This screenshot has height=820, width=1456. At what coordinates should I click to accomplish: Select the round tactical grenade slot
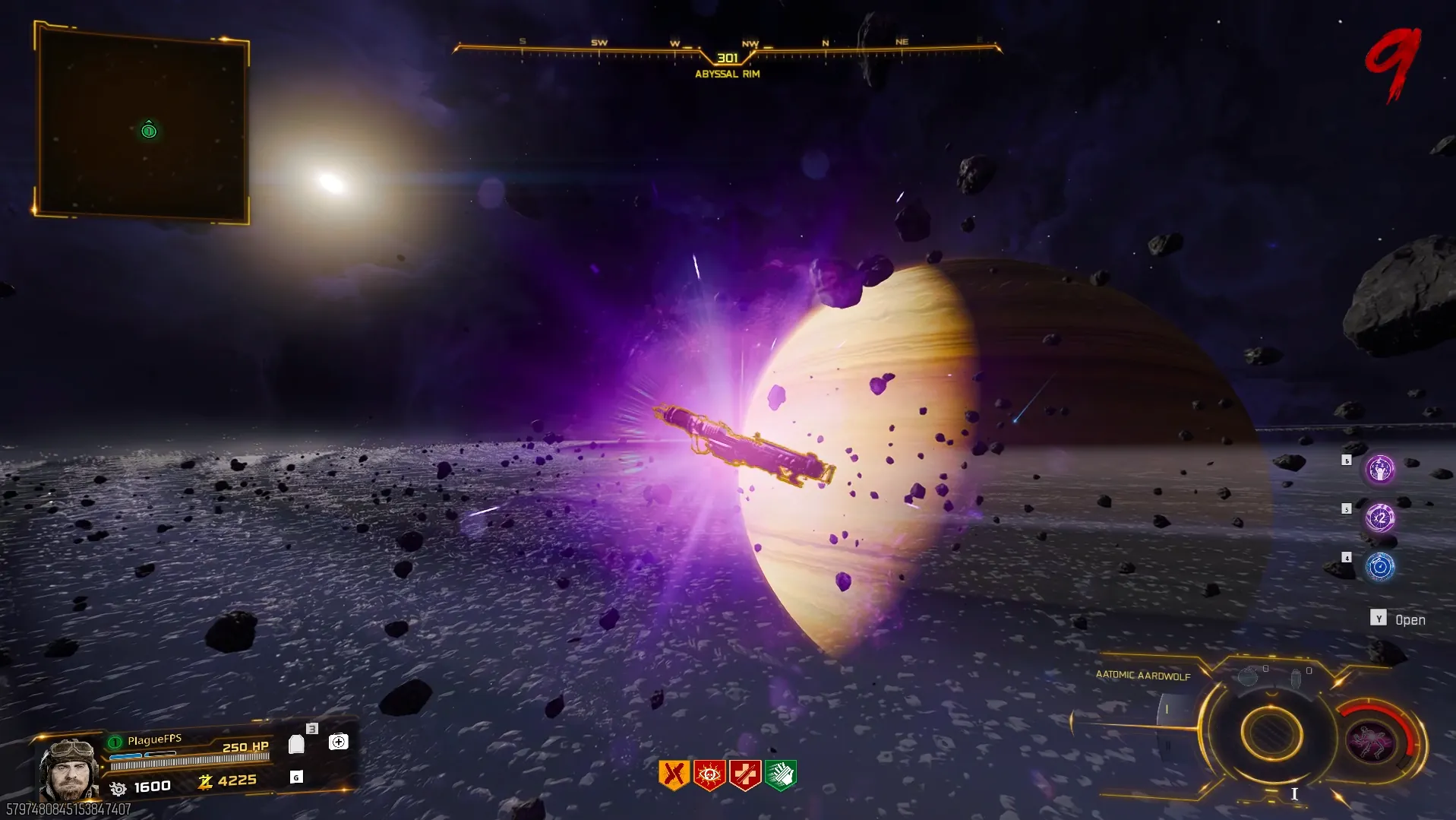1248,676
